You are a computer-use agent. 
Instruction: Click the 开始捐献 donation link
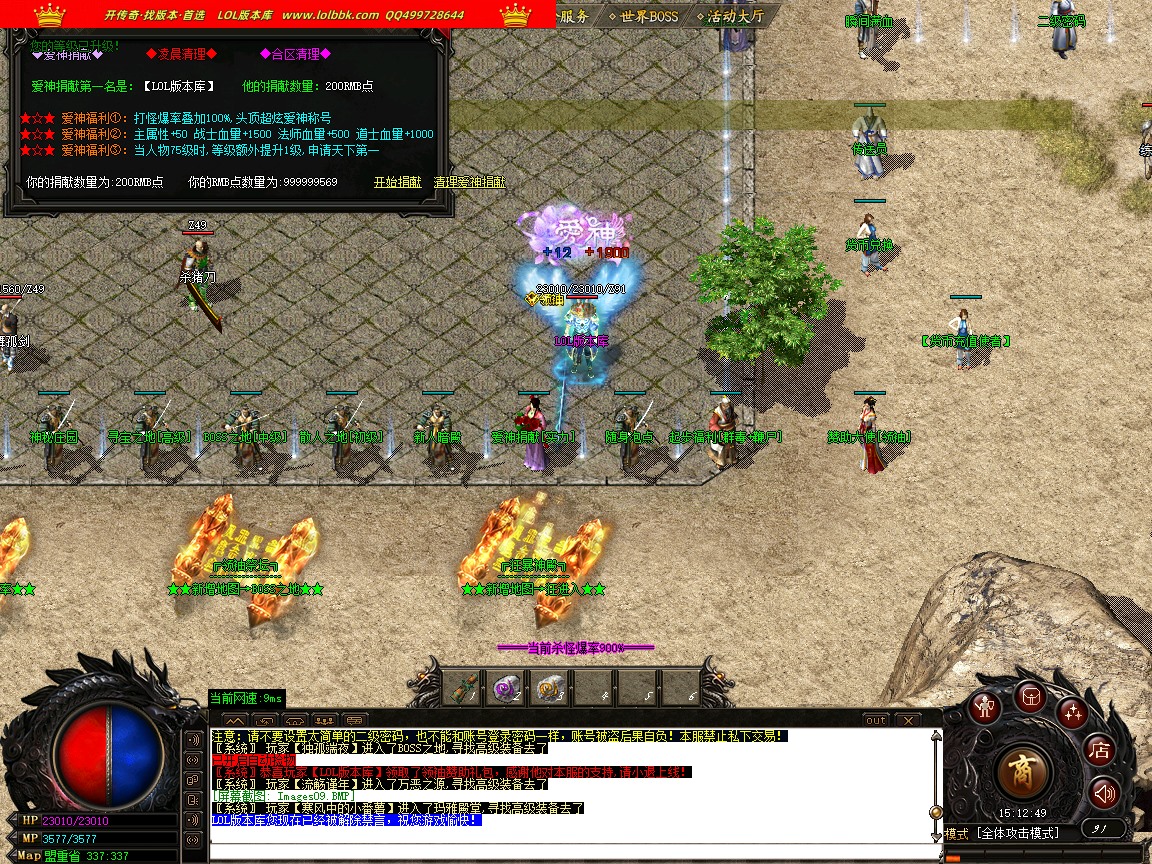coord(398,182)
